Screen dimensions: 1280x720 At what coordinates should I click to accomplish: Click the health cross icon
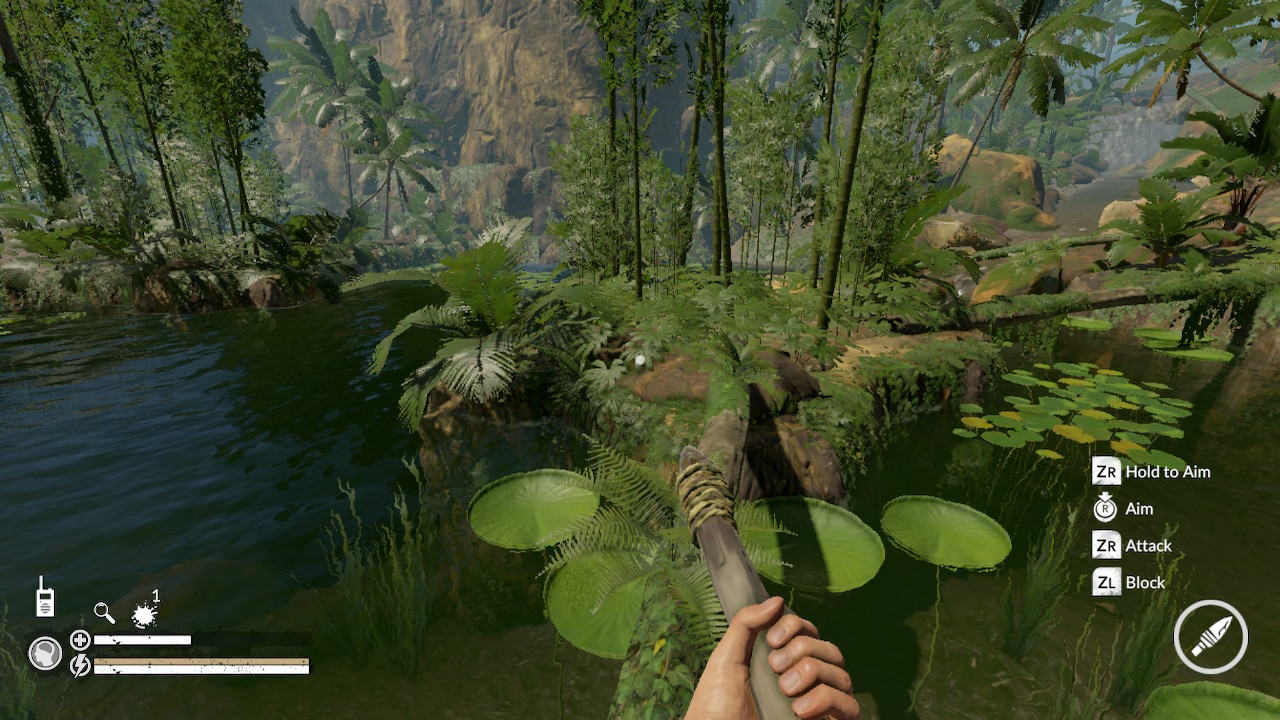(x=80, y=638)
